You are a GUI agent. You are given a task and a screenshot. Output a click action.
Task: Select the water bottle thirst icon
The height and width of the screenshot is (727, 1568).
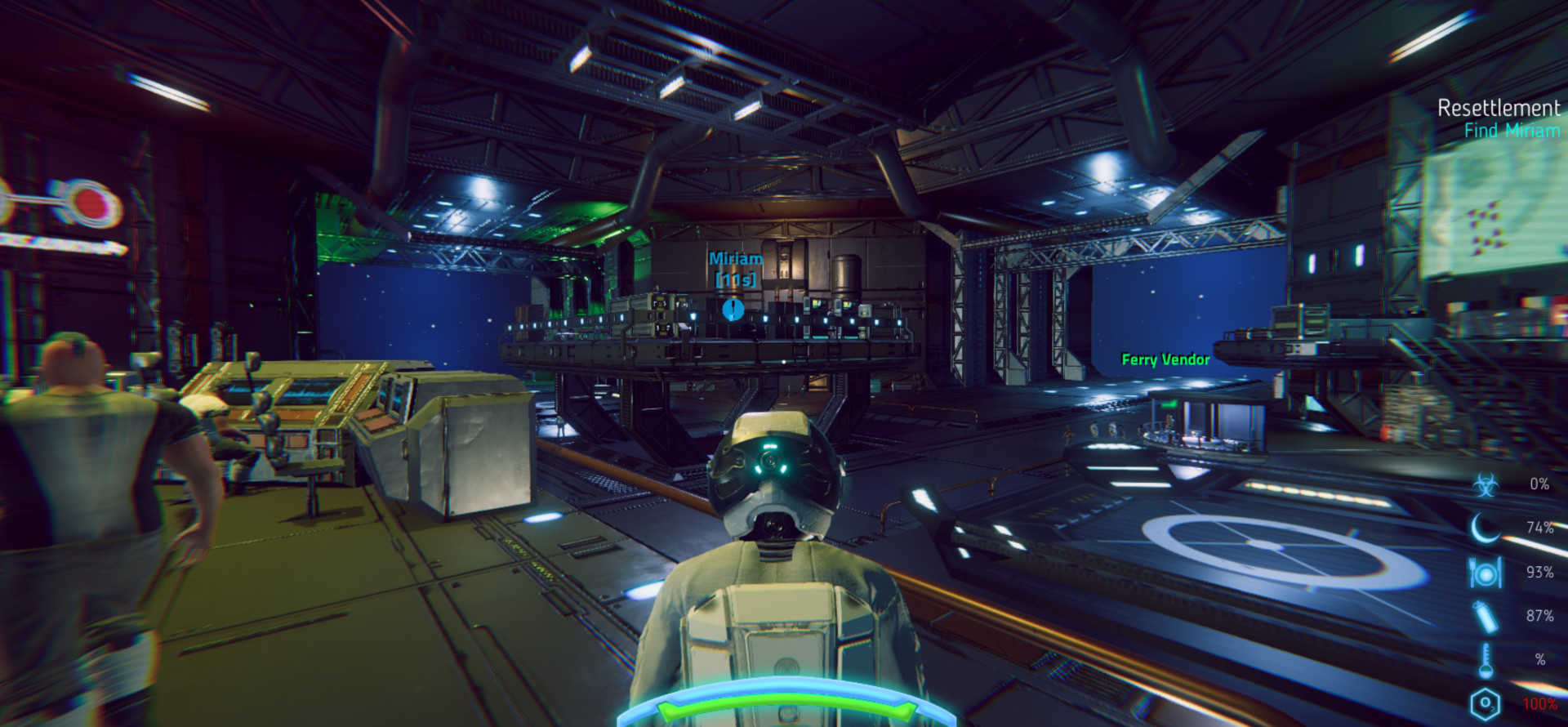[x=1486, y=616]
